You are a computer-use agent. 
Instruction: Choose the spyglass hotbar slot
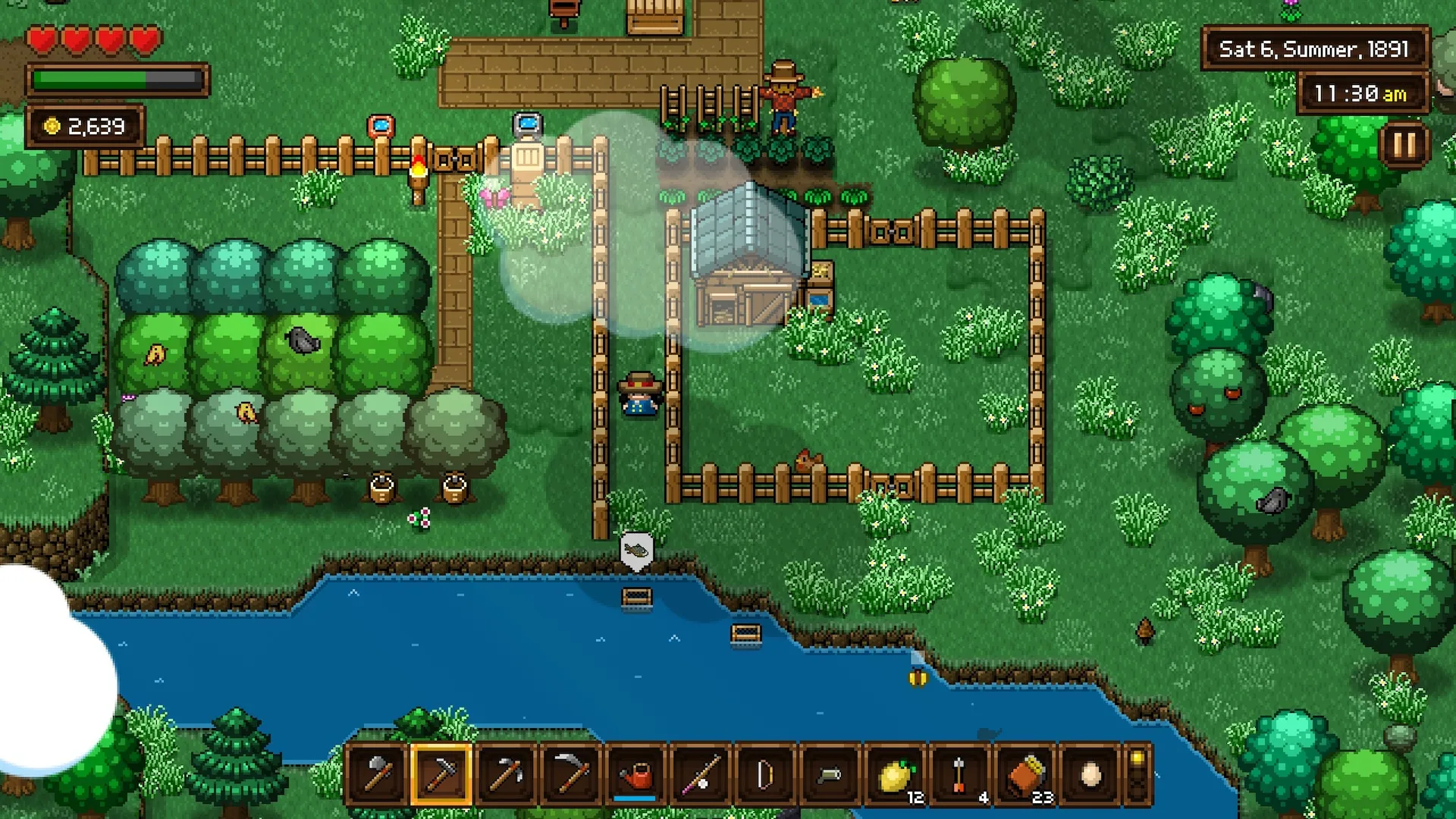(830, 774)
